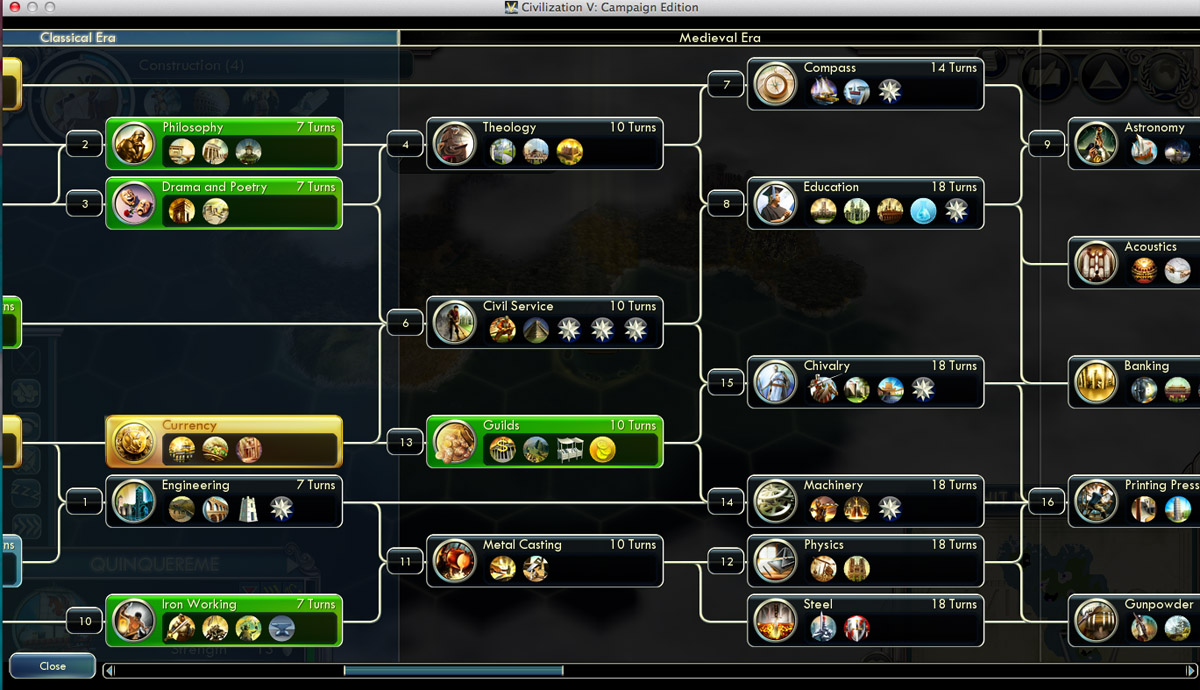Choose the Civil Service technology
This screenshot has width=1200, height=690.
coord(545,322)
